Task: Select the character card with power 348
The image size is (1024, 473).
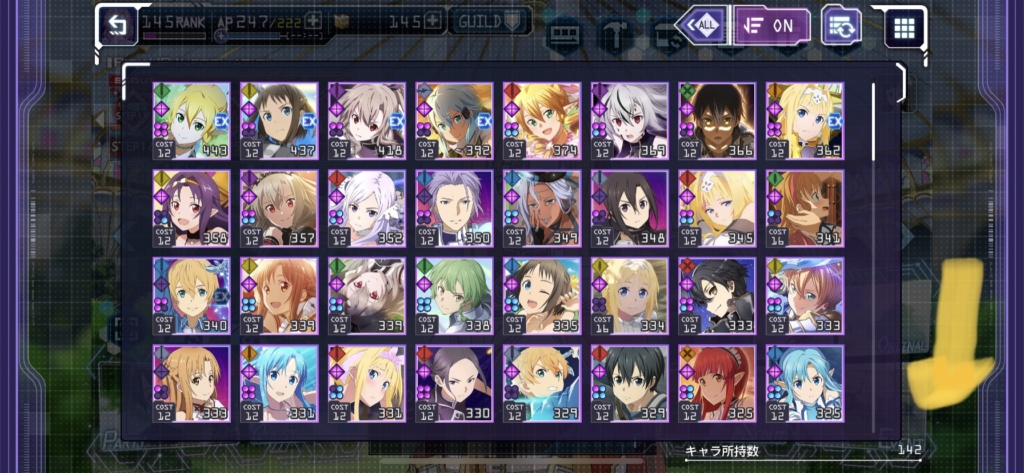Action: tap(629, 208)
